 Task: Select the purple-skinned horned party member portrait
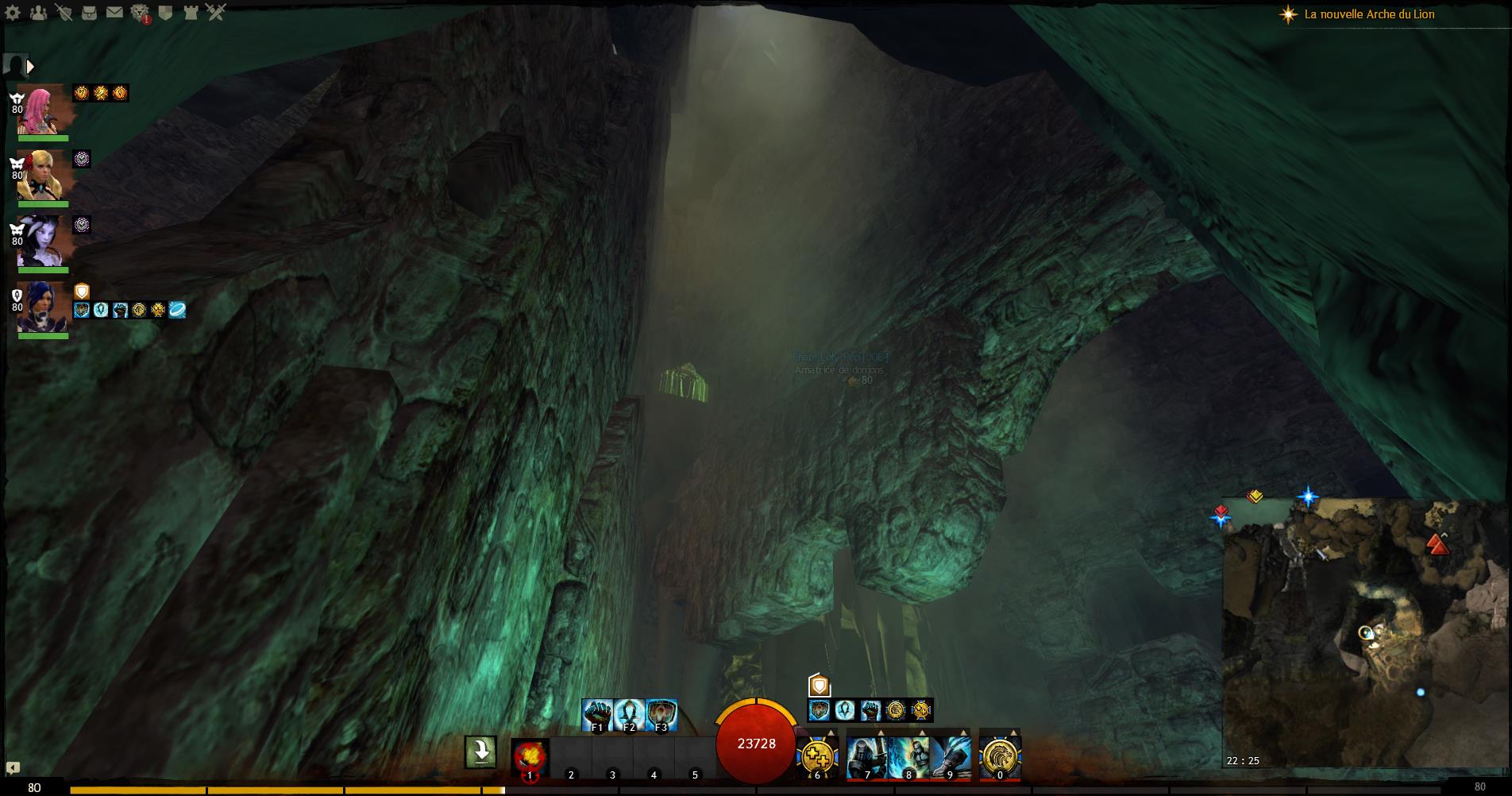41,241
